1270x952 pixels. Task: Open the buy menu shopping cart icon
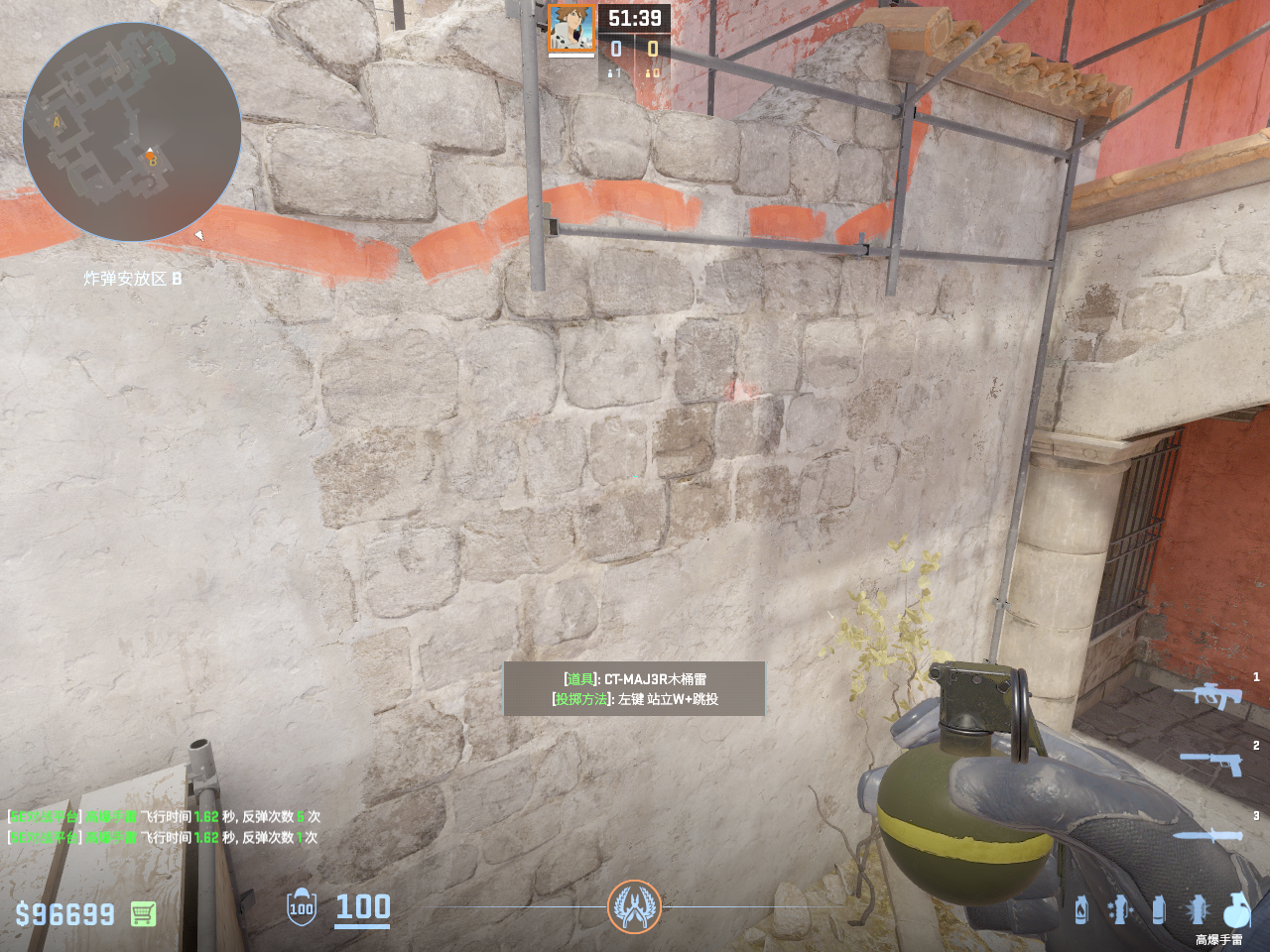[x=143, y=913]
